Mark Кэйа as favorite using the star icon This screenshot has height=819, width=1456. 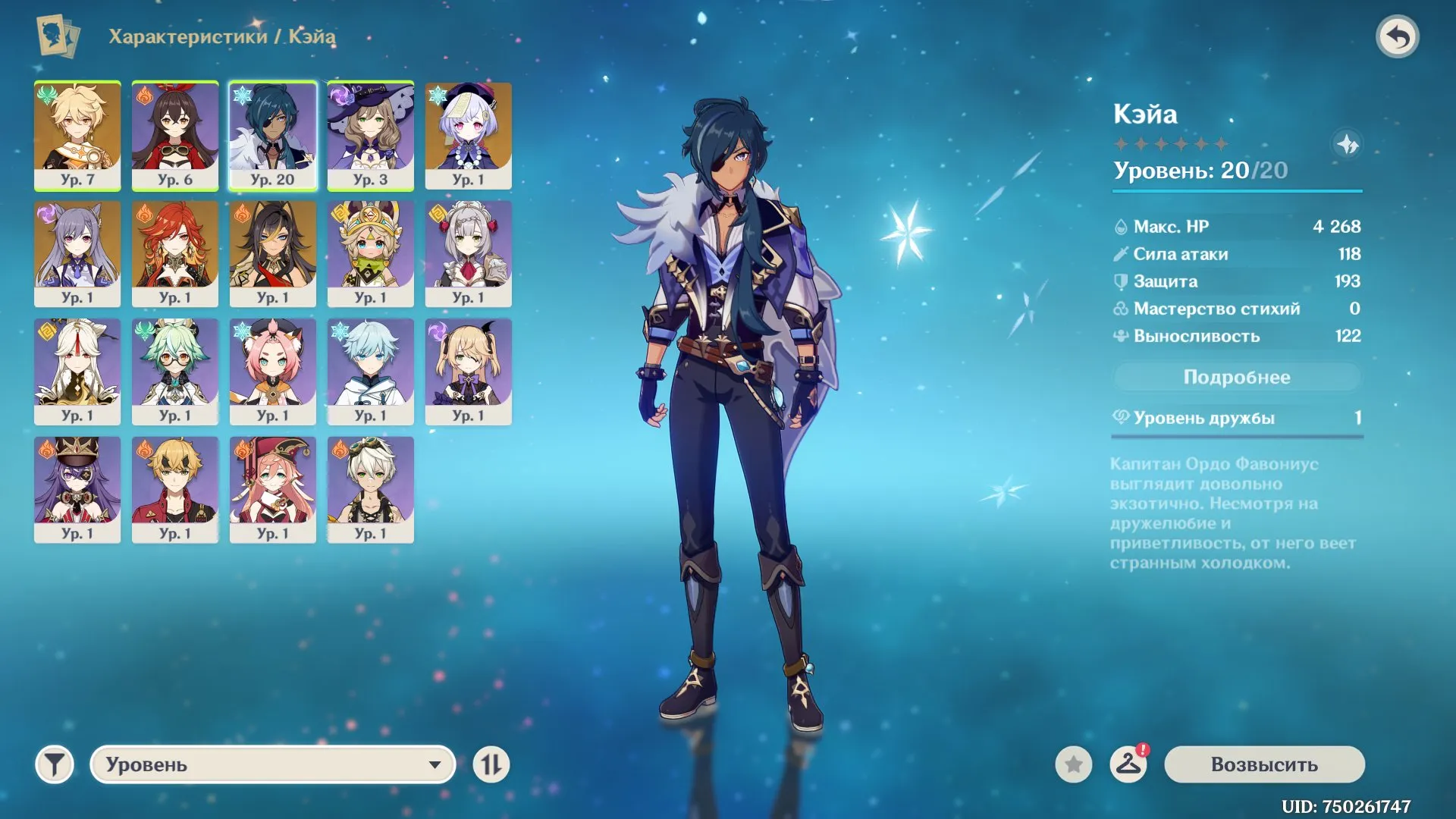(1072, 764)
